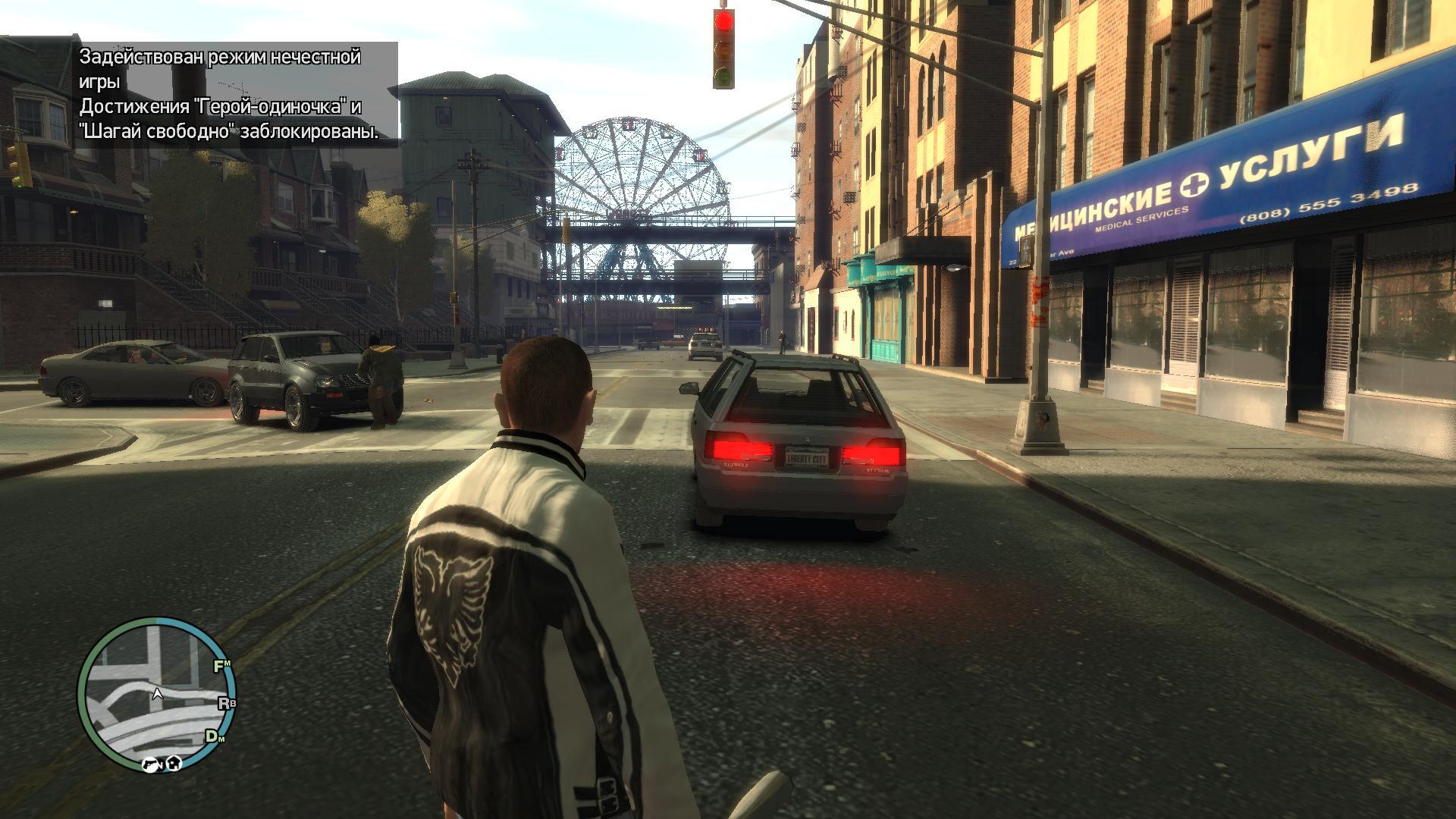Screen dimensions: 1456x819
Task: Select the green FM marker on the radar
Action: pyautogui.click(x=222, y=667)
